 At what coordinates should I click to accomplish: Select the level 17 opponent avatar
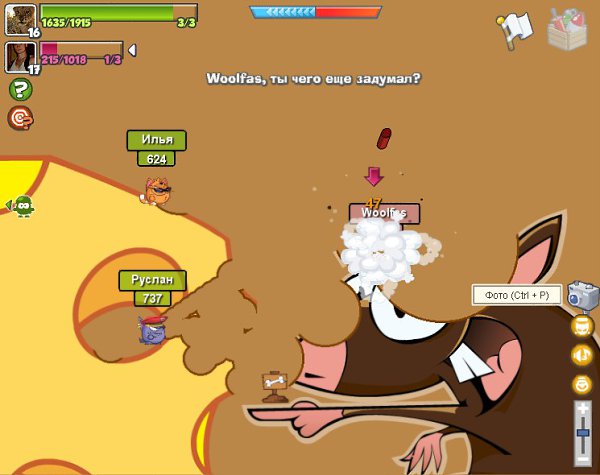(x=20, y=57)
